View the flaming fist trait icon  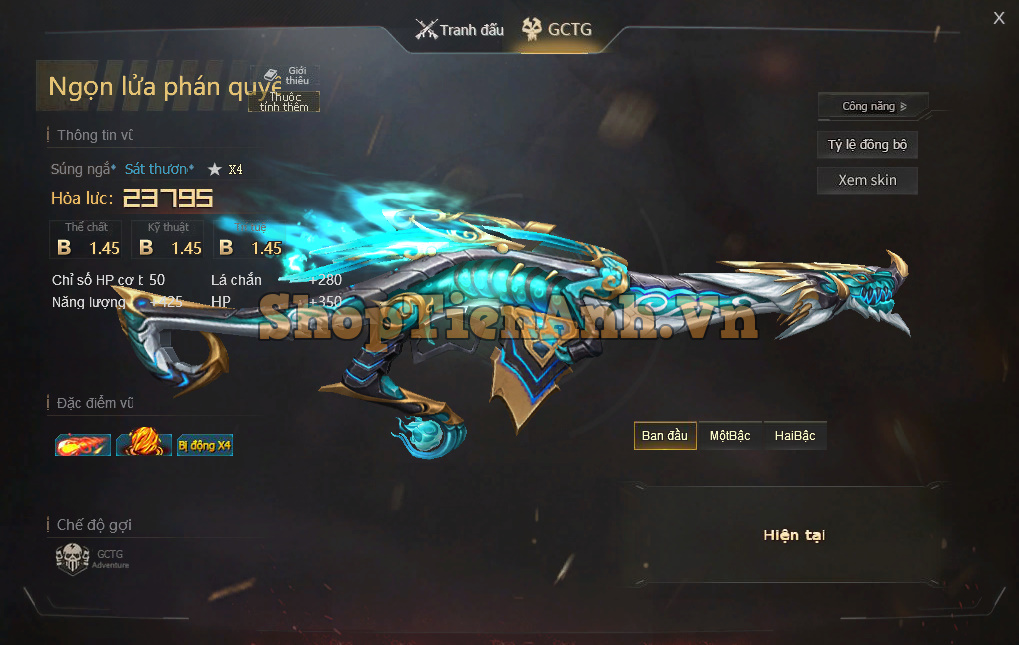coord(144,443)
